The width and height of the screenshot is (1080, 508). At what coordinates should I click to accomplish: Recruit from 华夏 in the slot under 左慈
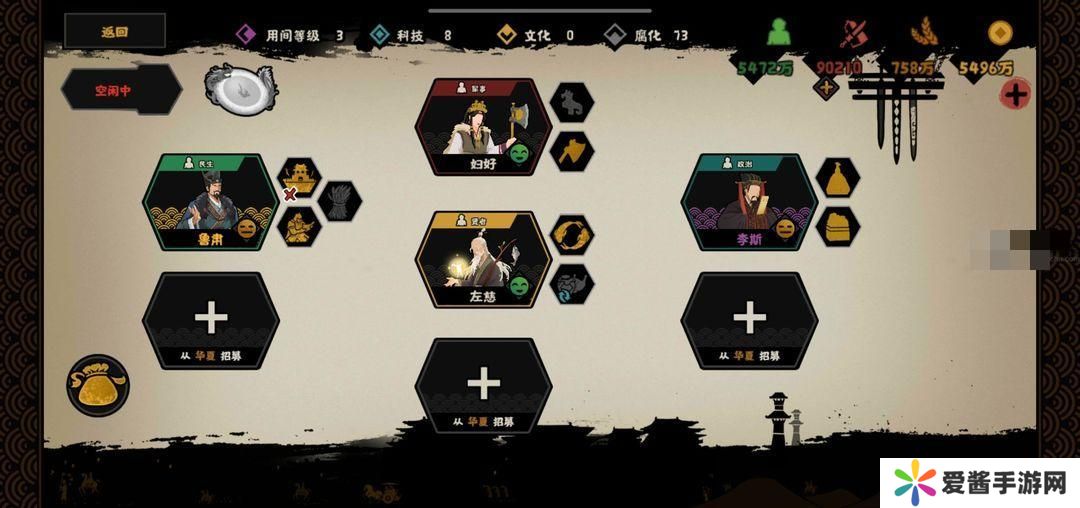click(x=483, y=387)
